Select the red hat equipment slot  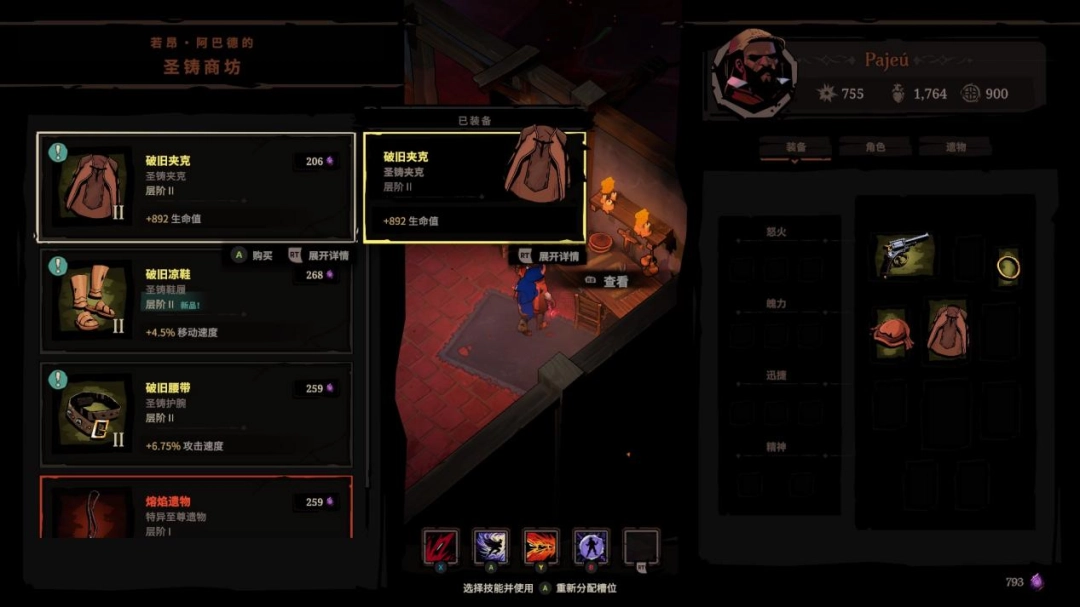892,333
